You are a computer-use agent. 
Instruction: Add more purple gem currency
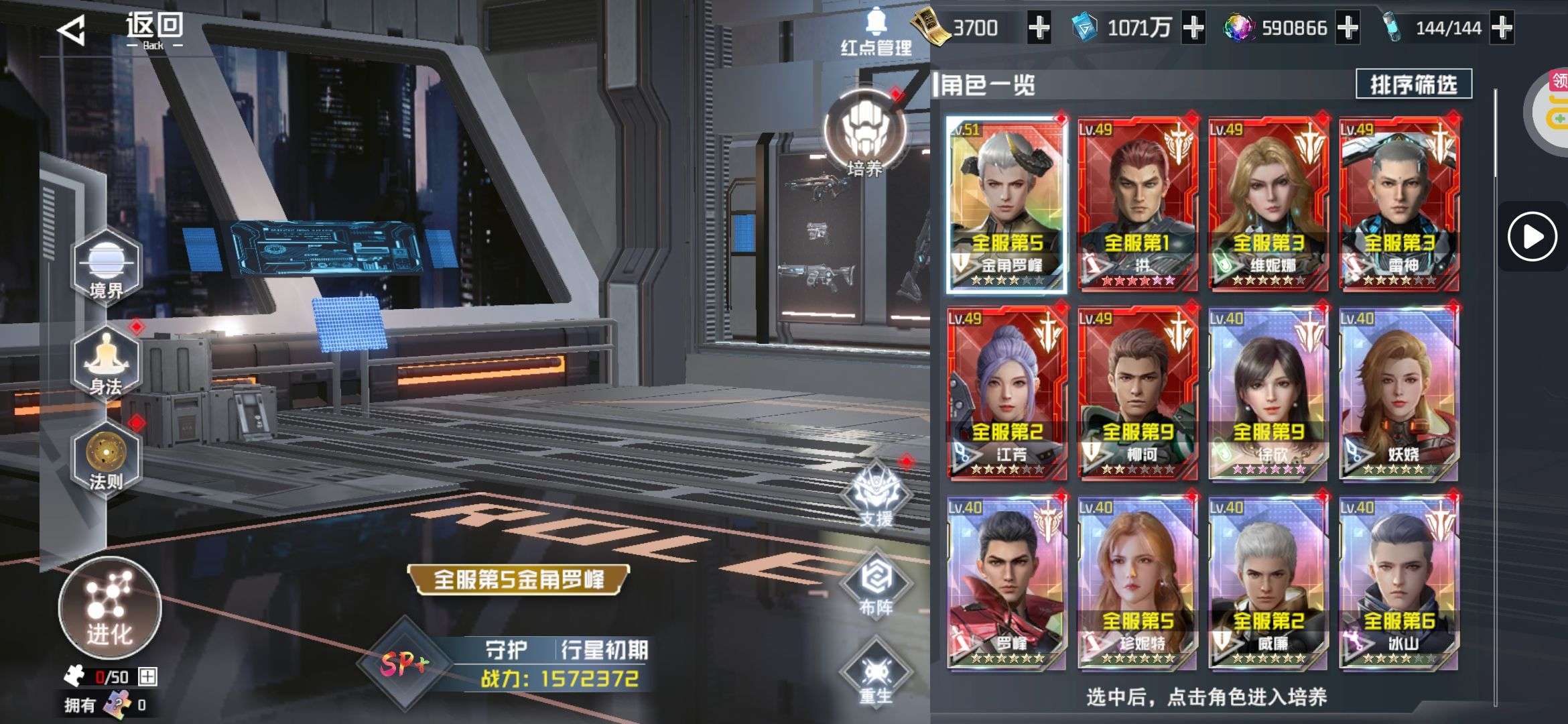[x=1348, y=28]
